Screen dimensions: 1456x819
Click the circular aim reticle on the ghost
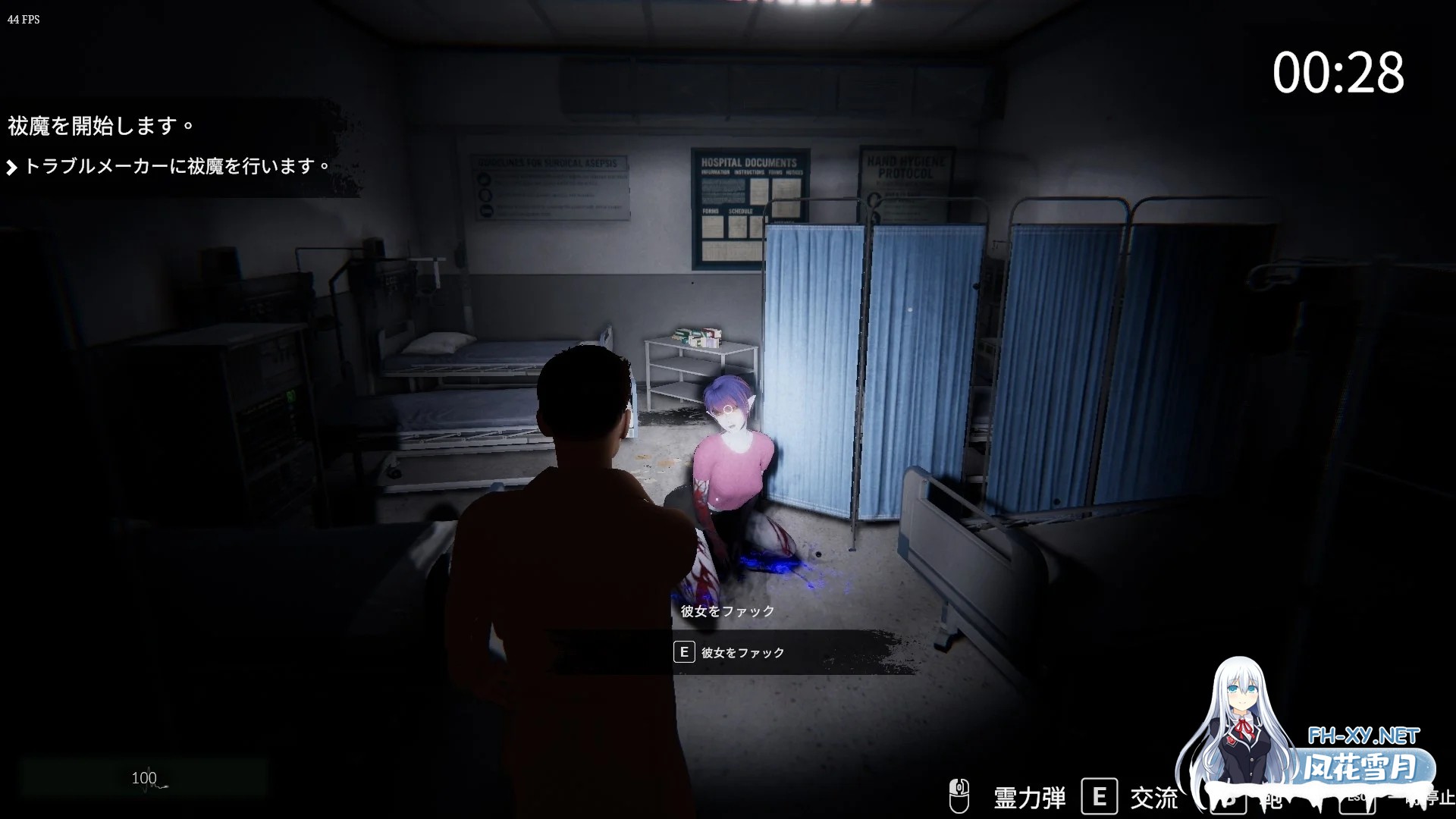pyautogui.click(x=727, y=408)
